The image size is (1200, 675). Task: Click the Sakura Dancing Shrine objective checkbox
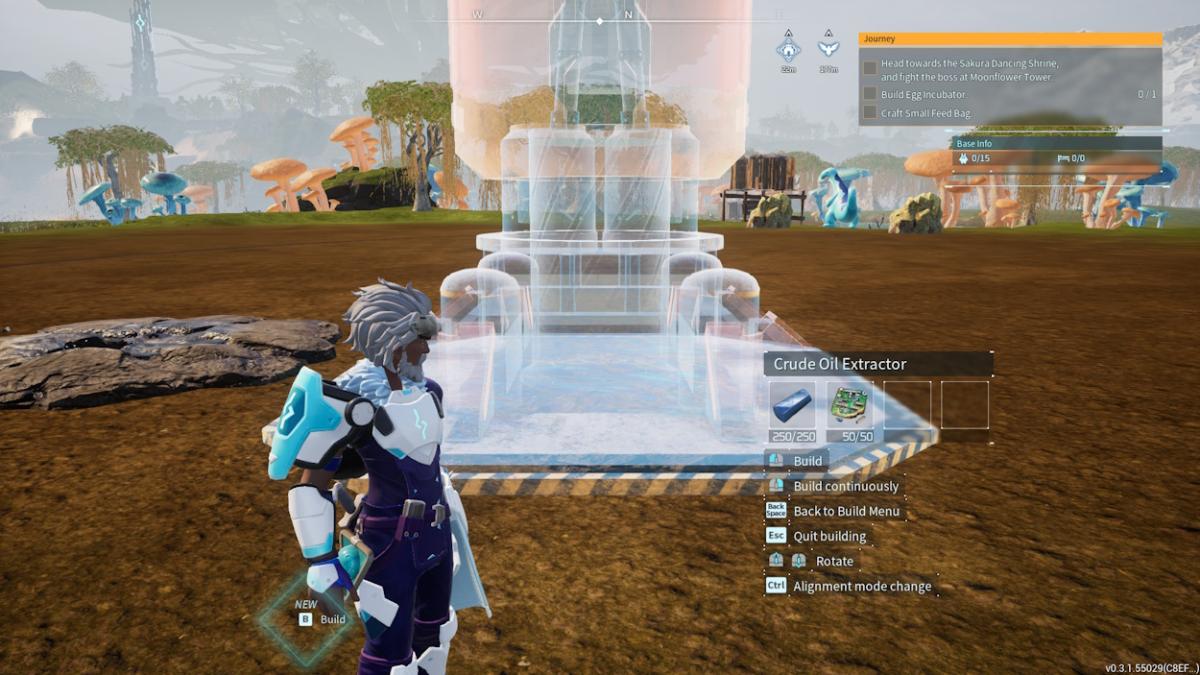coord(870,69)
